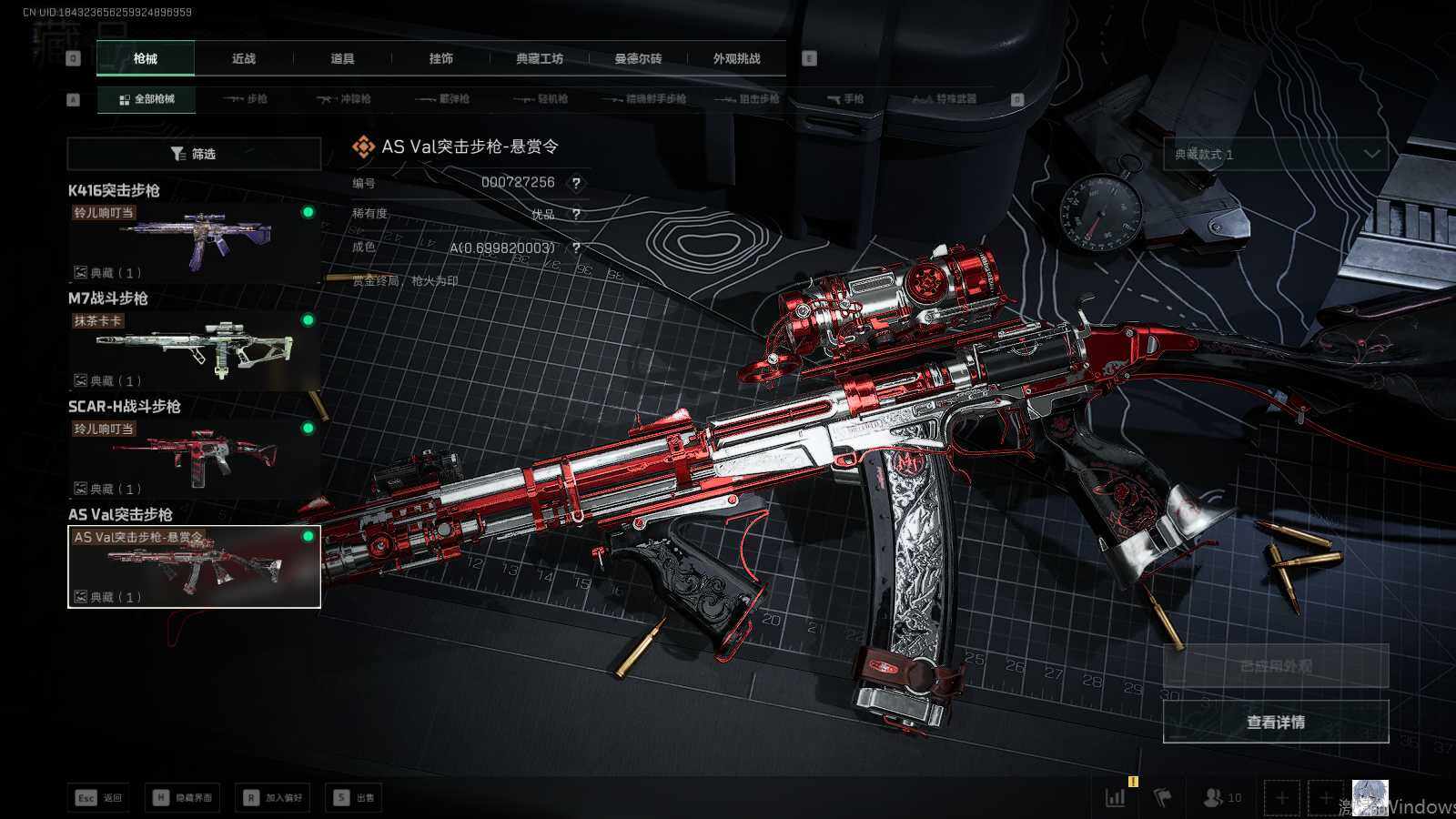Viewport: 1456px width, 819px height.
Task: Pick the SCAR-H battle rifle skin
Action: 194,457
